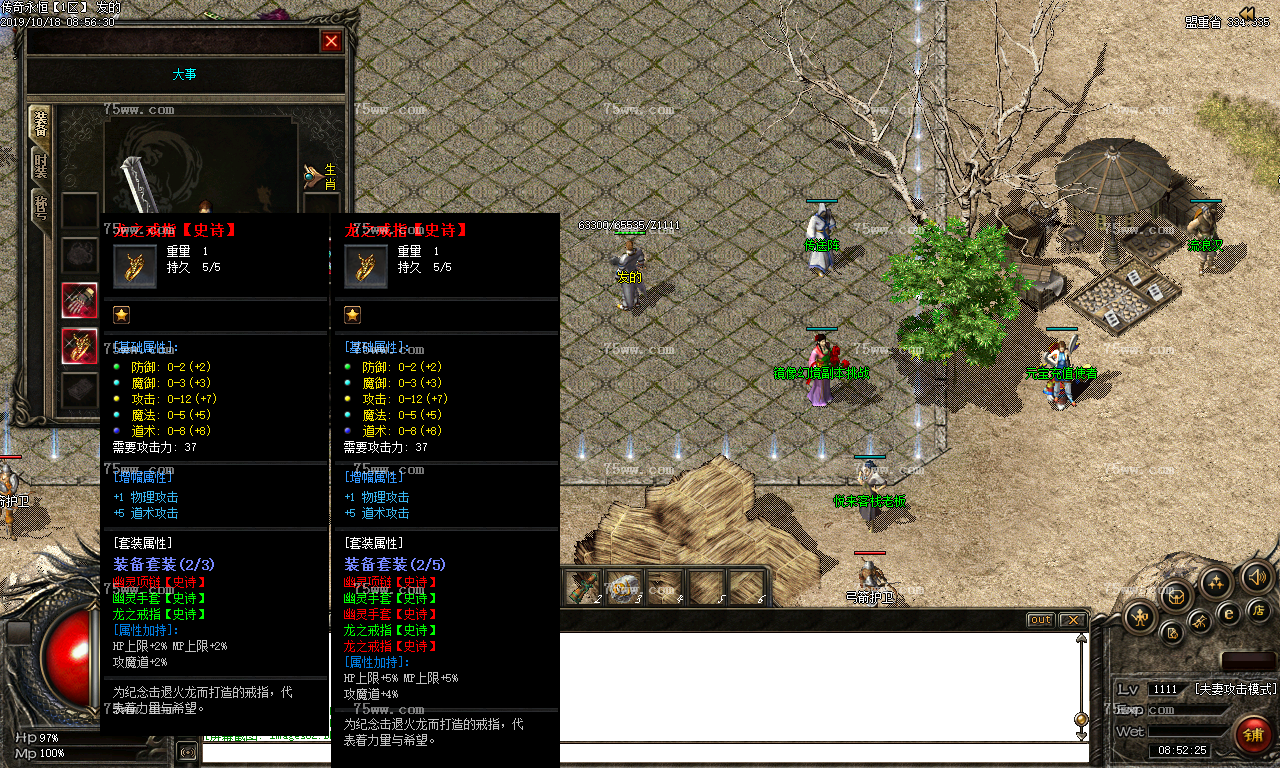The image size is (1280, 768).
Task: Click the chat window's out button
Action: [1040, 620]
